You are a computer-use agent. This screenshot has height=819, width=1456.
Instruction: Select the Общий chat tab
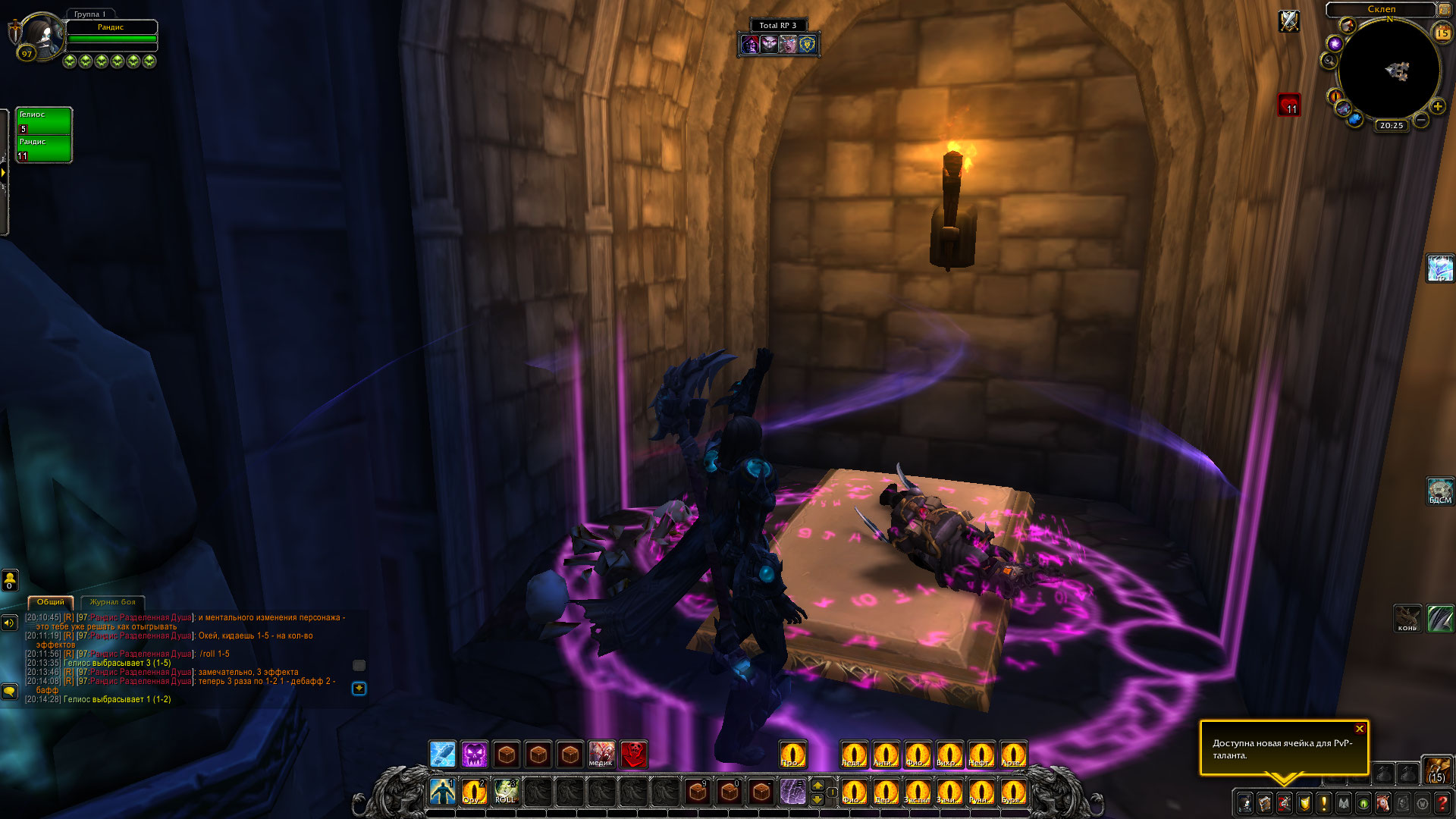point(51,602)
